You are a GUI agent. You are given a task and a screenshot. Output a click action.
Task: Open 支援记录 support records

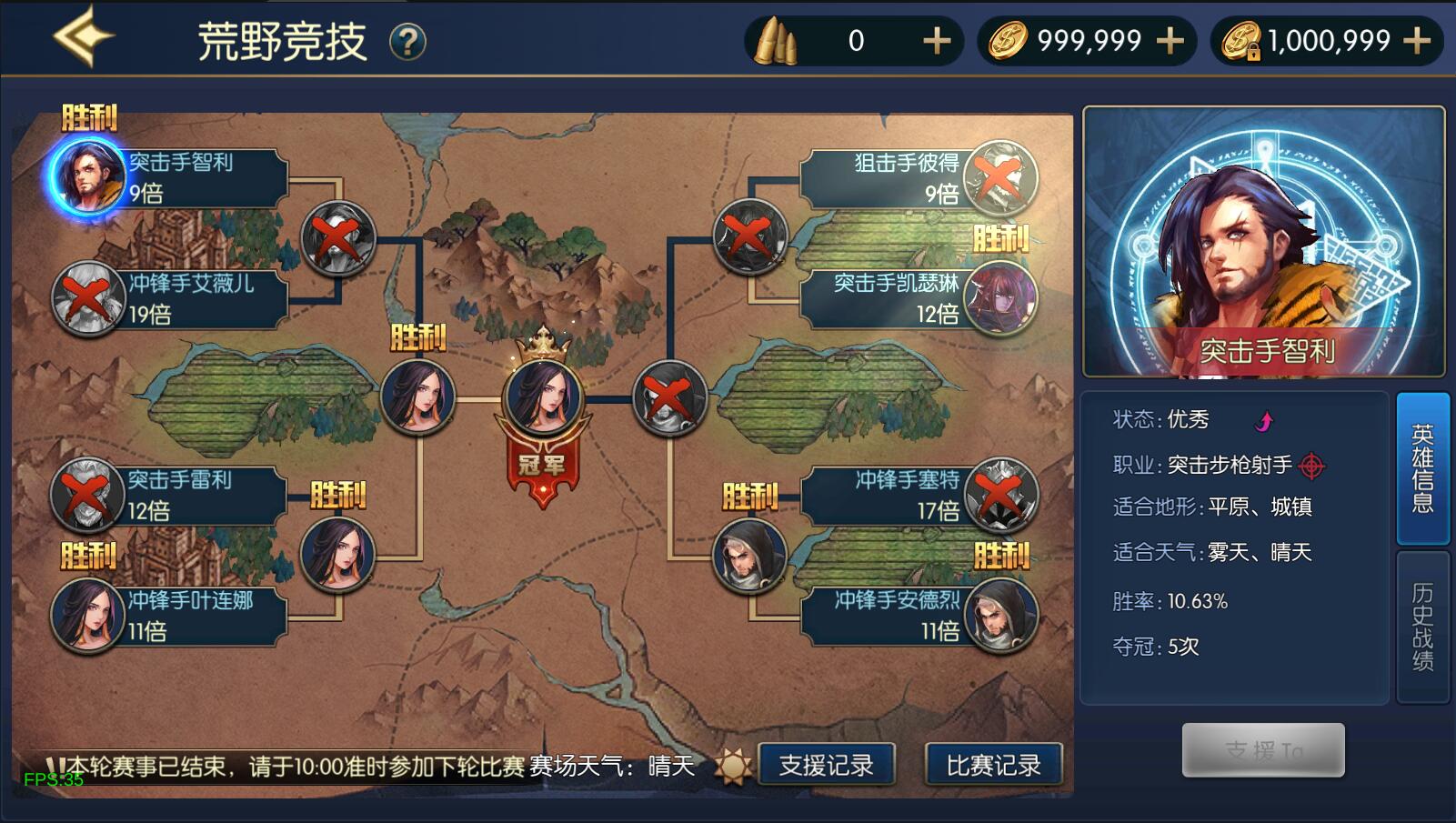(826, 765)
